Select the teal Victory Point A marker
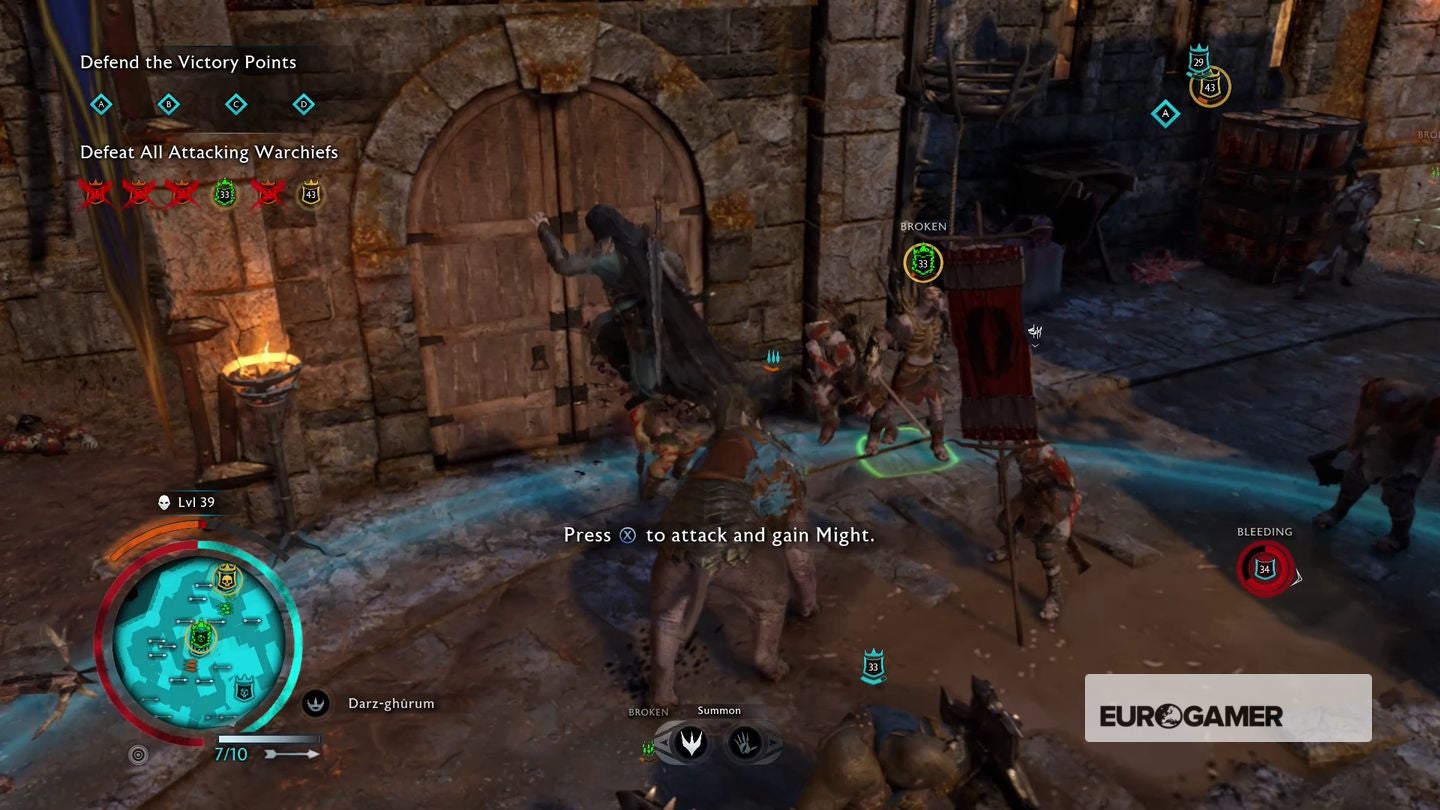This screenshot has width=1440, height=810. [100, 104]
